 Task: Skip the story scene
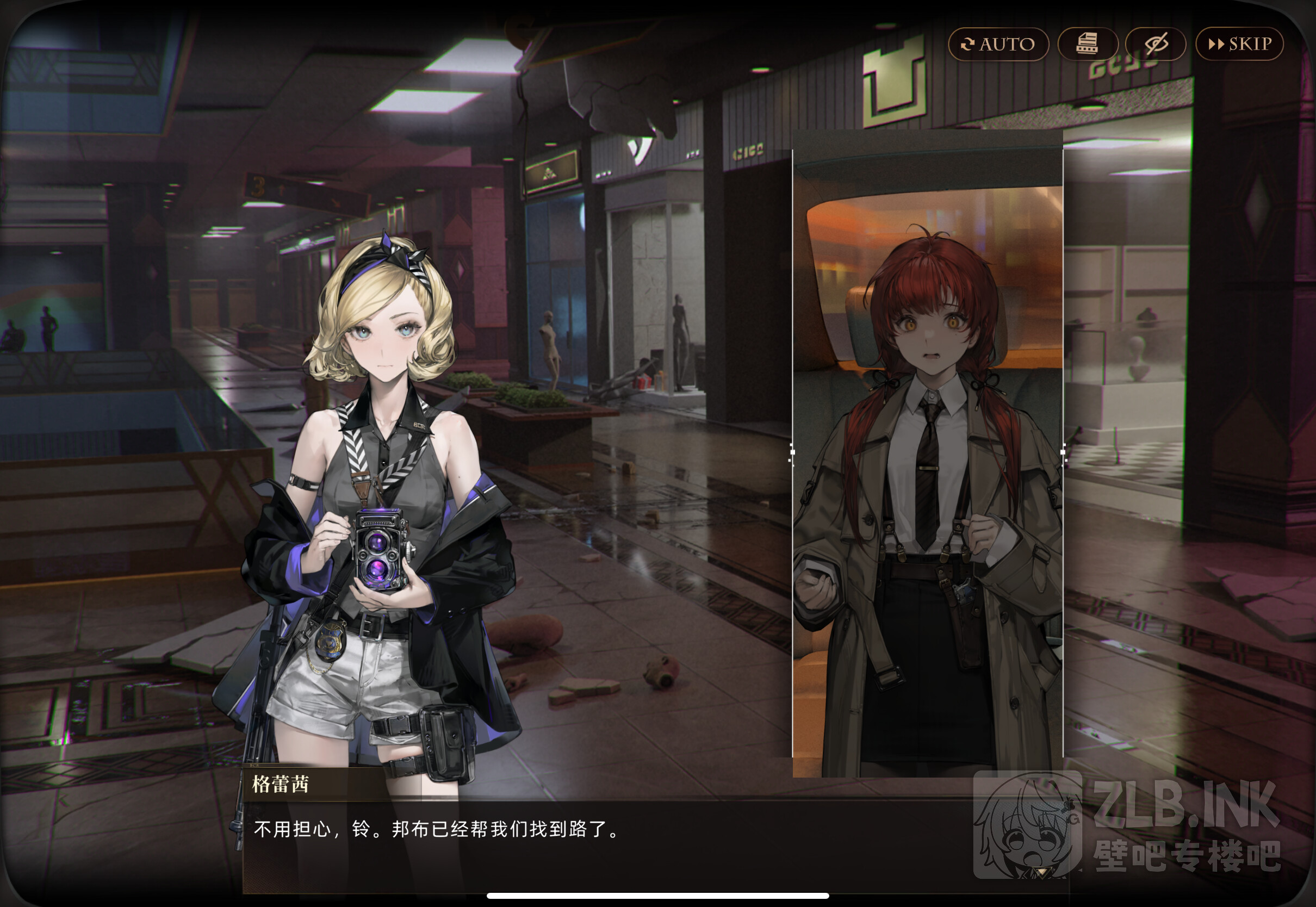pyautogui.click(x=1239, y=44)
